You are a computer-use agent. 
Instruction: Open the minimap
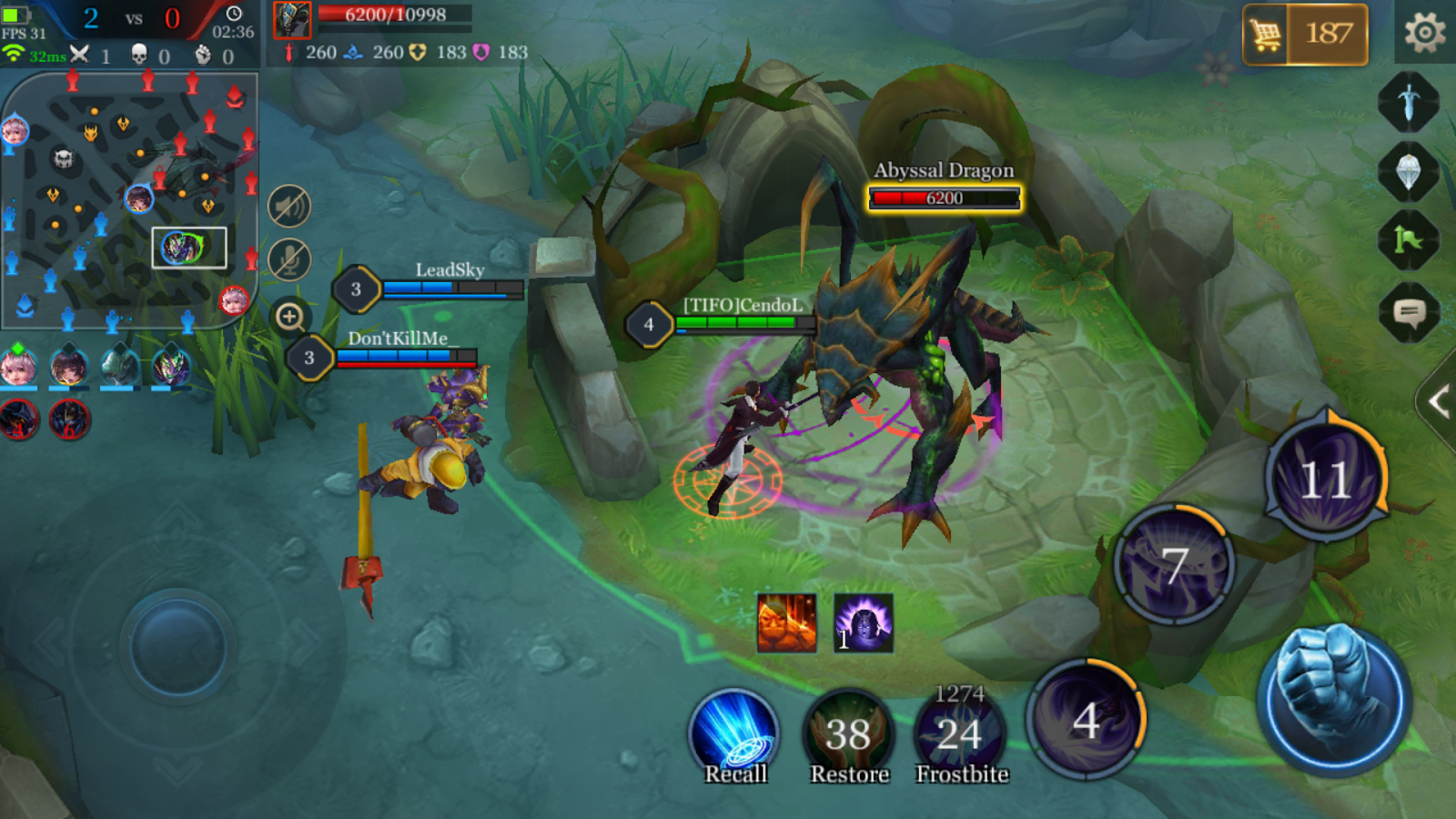pos(129,200)
